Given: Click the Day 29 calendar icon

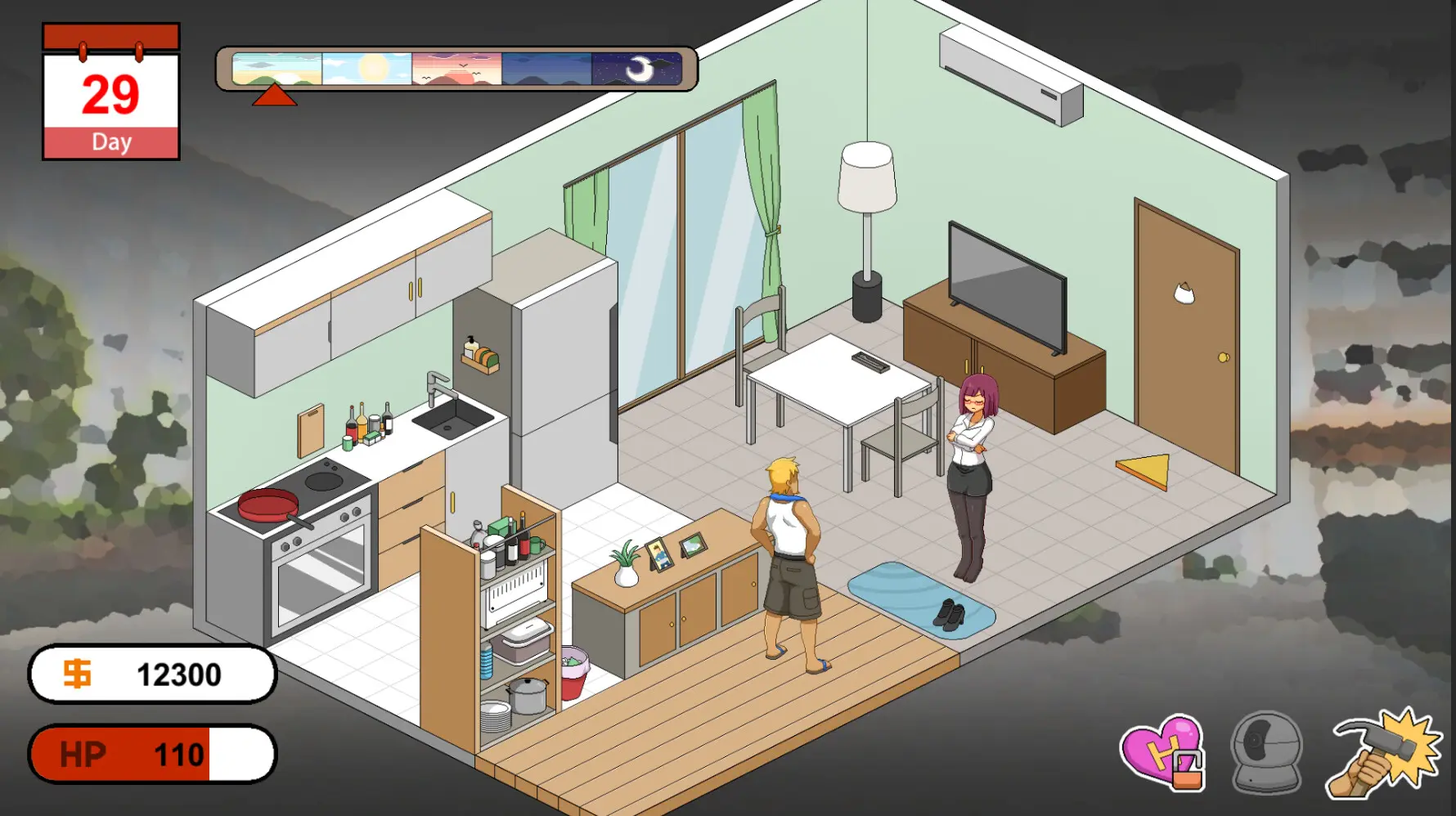Looking at the screenshot, I should click(x=110, y=90).
